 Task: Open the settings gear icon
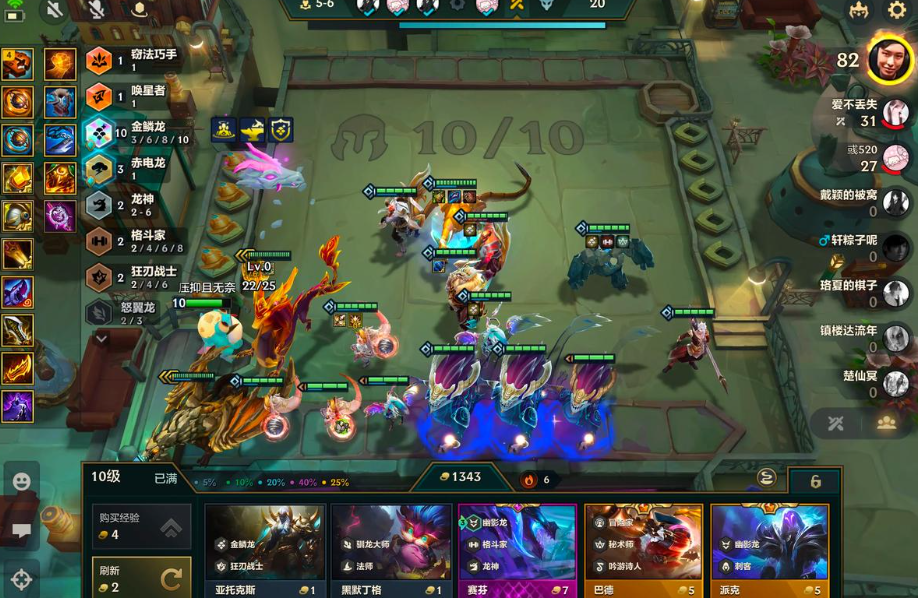897,11
